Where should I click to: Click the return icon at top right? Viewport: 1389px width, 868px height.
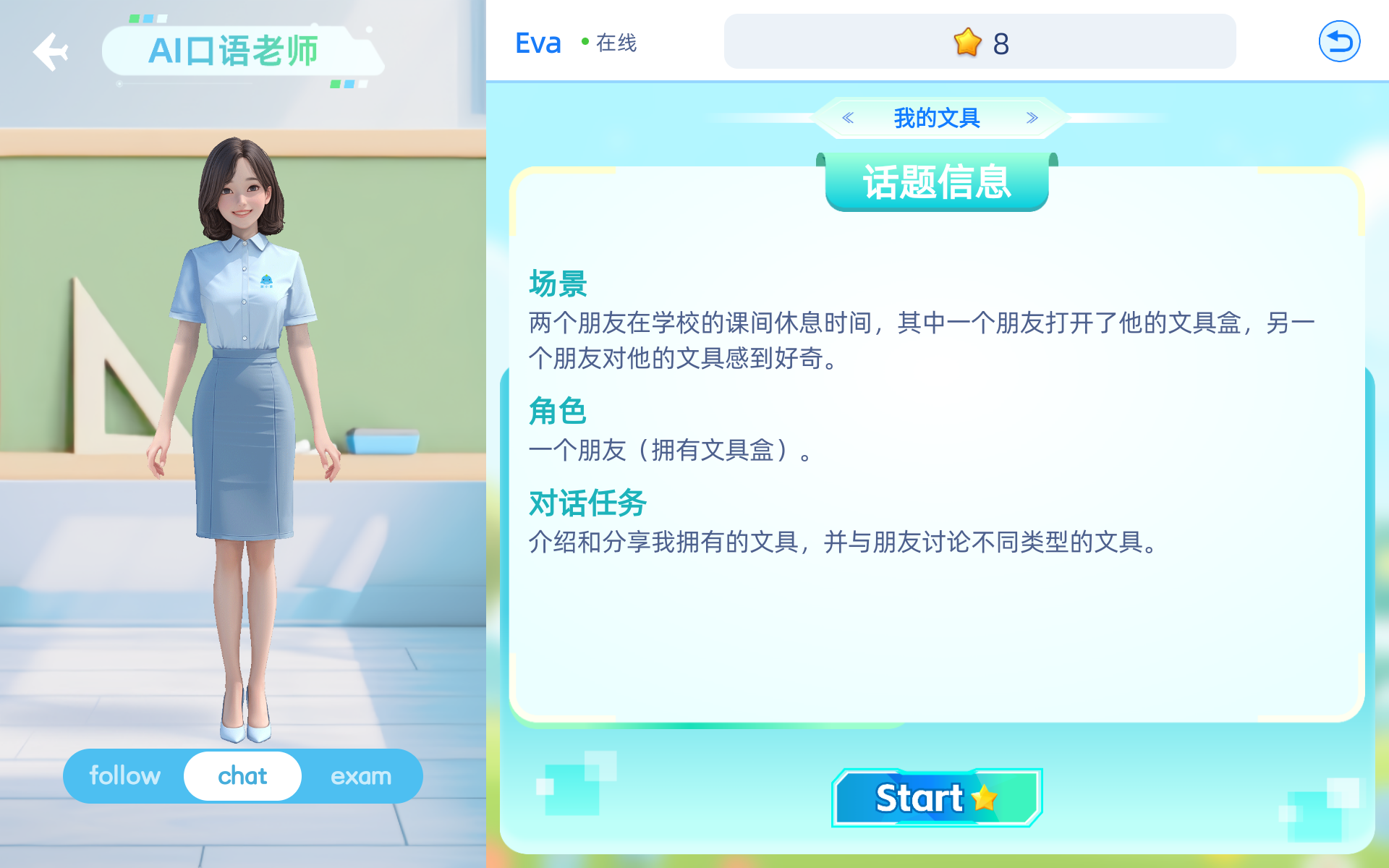pos(1339,41)
